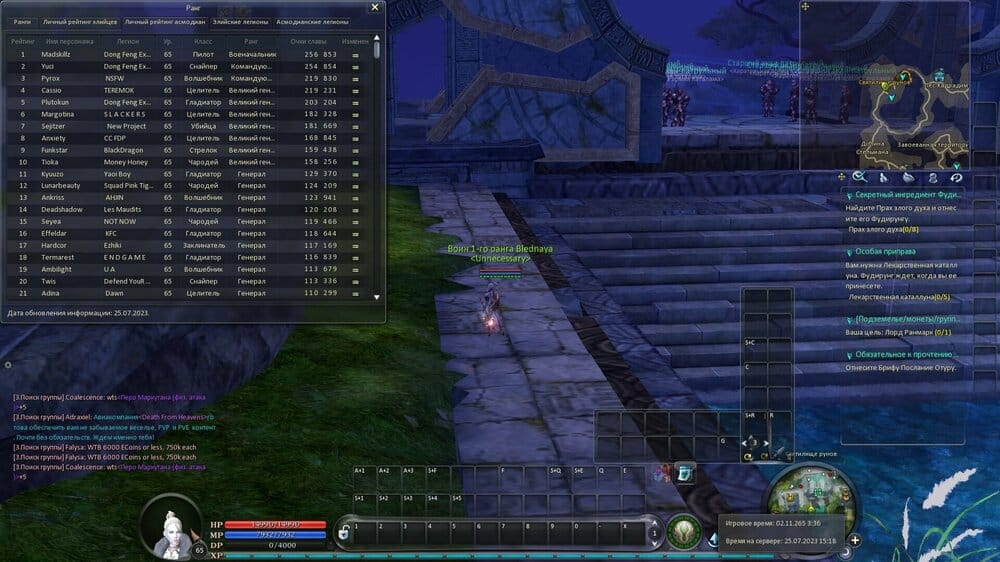Sort the list by Класс column header
Image resolution: width=1000 pixels, height=562 pixels.
(x=203, y=41)
